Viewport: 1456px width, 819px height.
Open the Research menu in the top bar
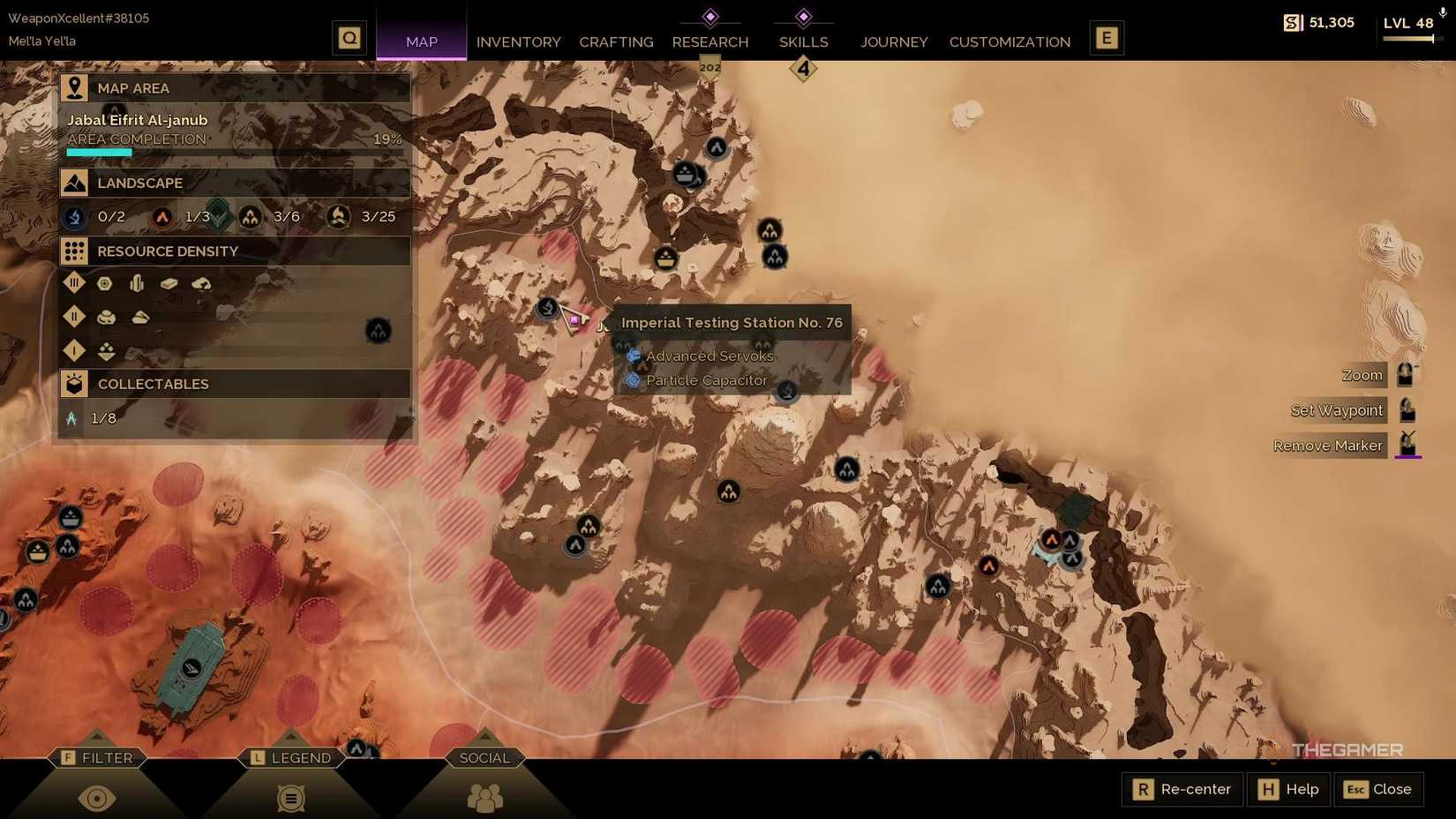710,41
